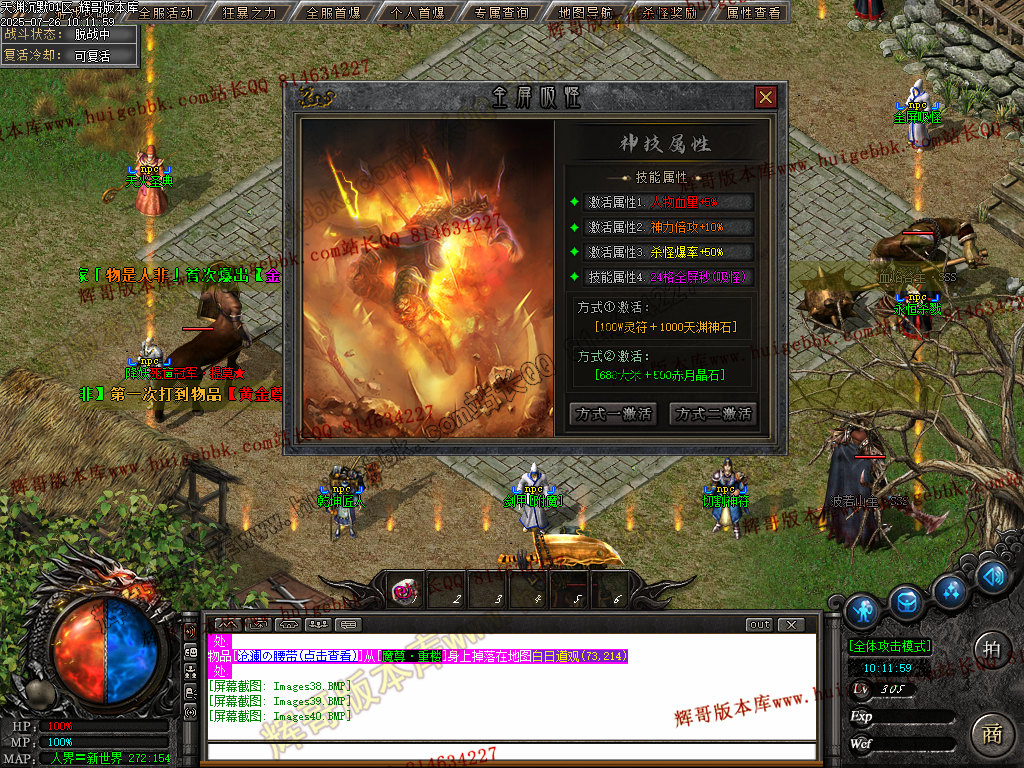Use the item in hotbar slot 1
The width and height of the screenshot is (1024, 768).
pos(404,591)
